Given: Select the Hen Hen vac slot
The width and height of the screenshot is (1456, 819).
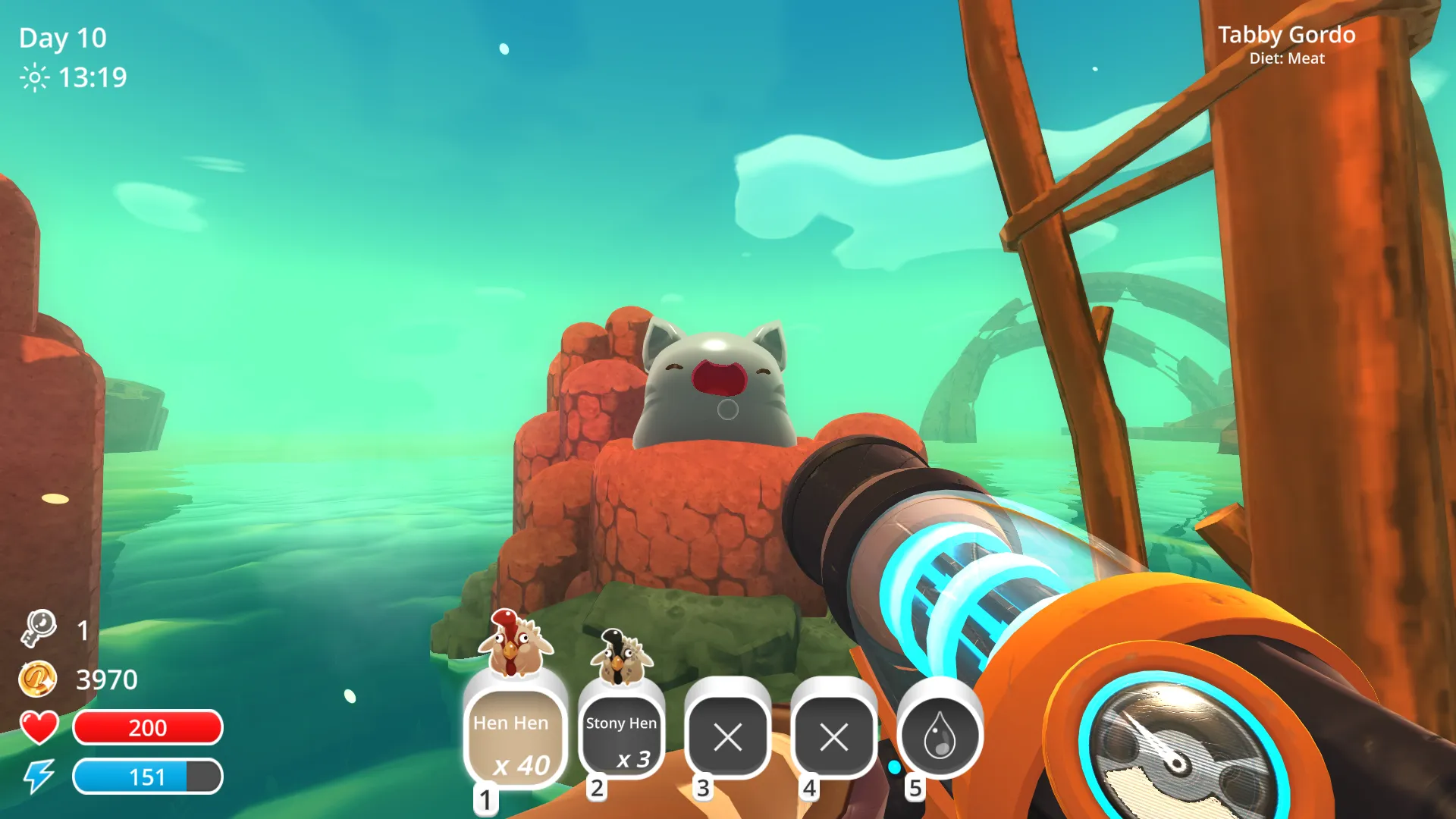Looking at the screenshot, I should pyautogui.click(x=515, y=737).
